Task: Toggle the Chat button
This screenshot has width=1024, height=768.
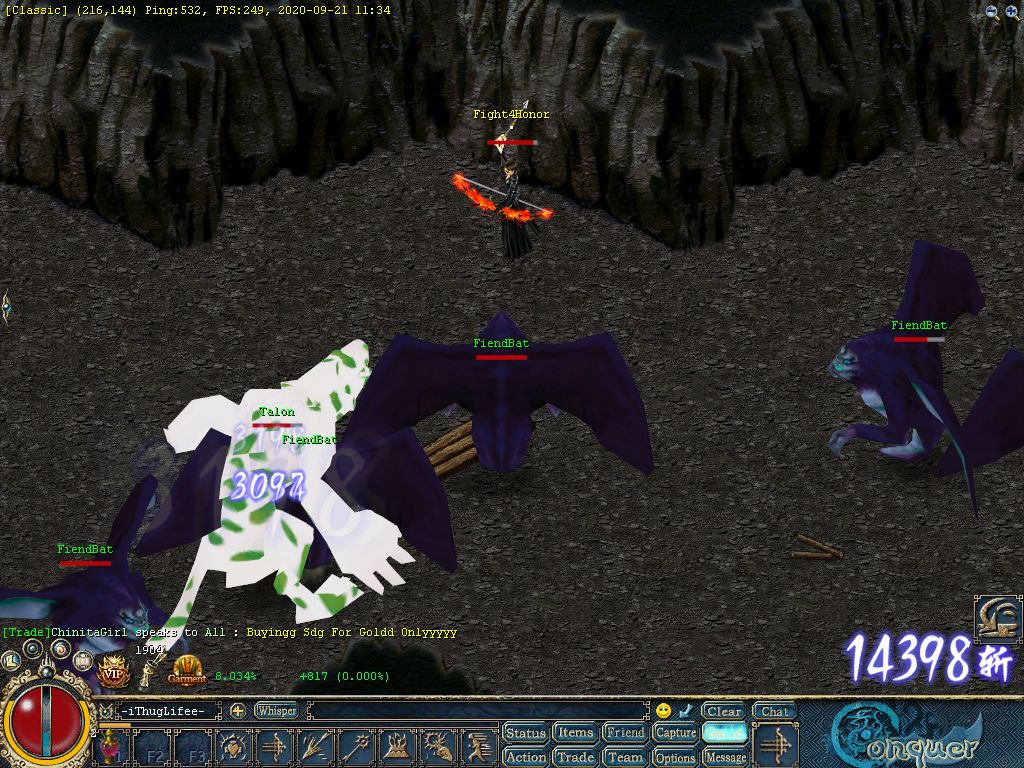Action: pos(774,712)
